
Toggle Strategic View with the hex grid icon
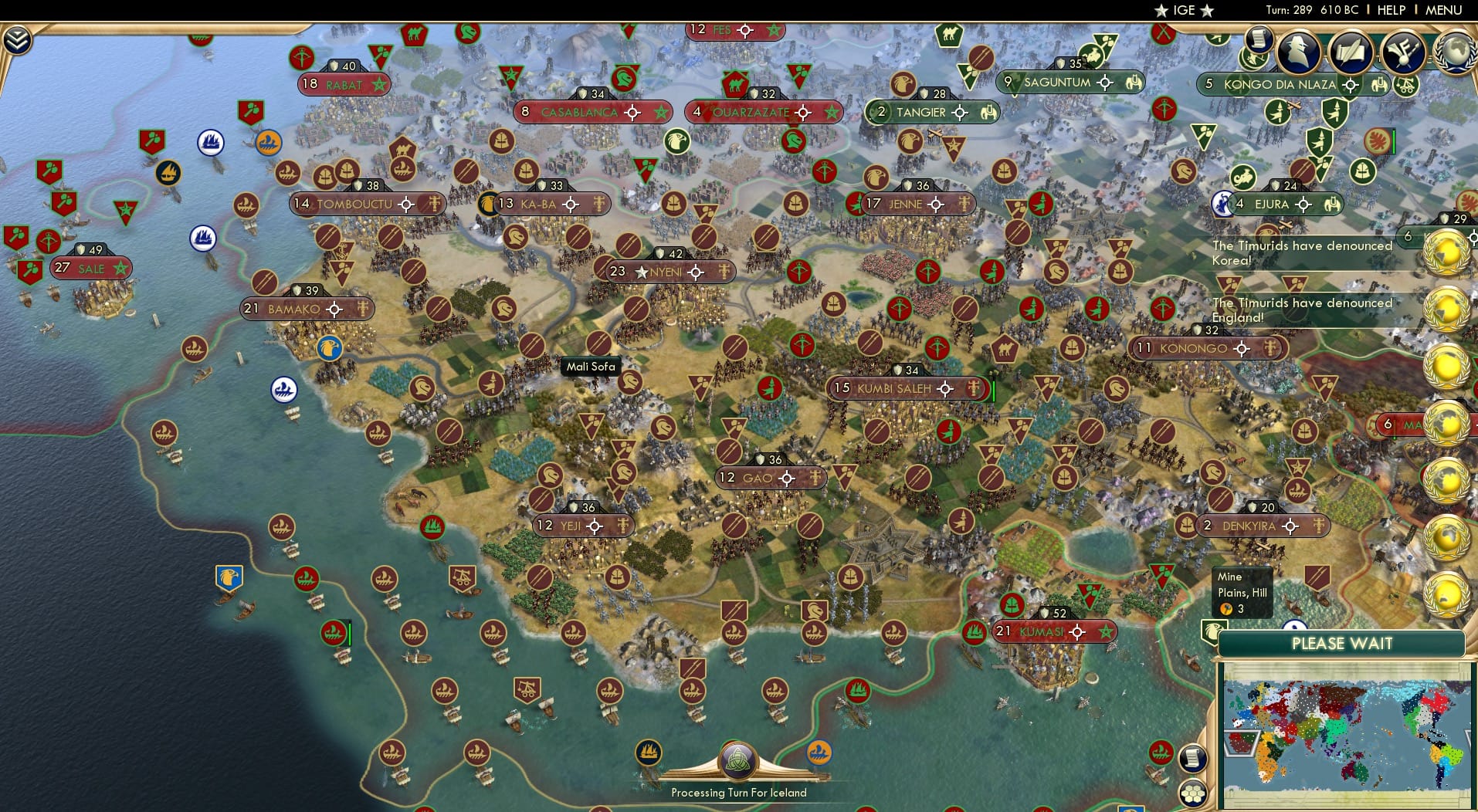click(x=1194, y=793)
